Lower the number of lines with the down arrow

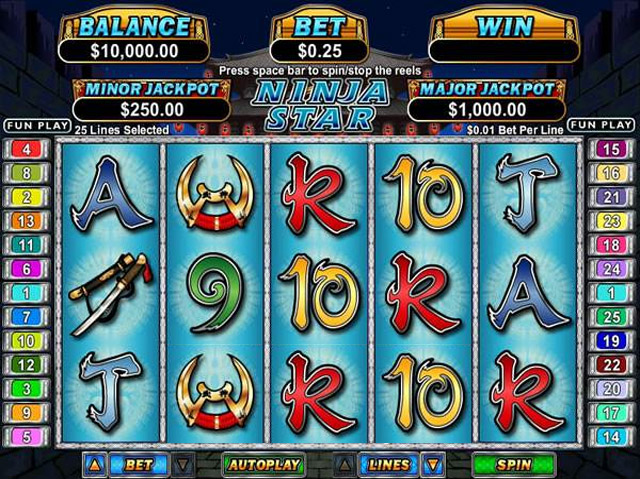(x=432, y=465)
